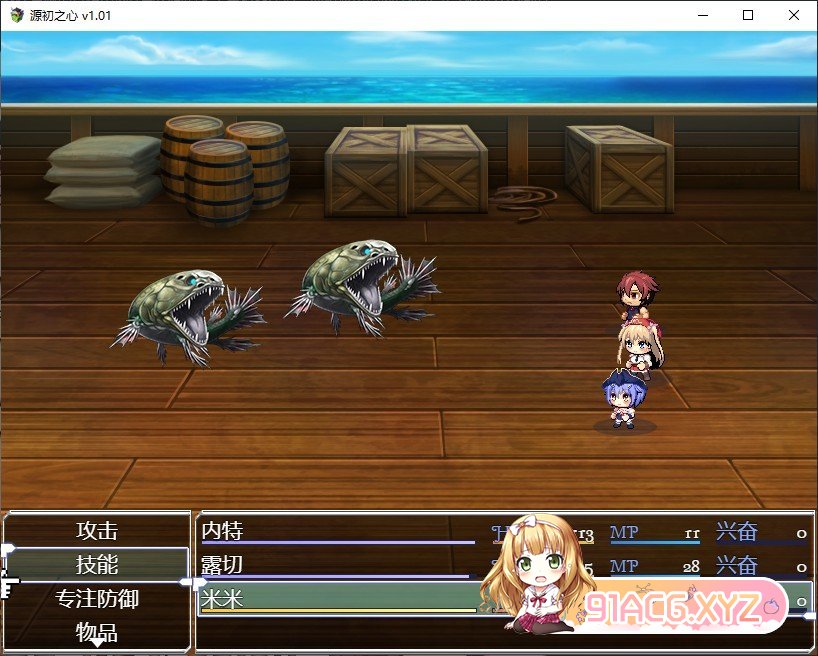
Task: Select party member 内特 row
Action: (x=340, y=532)
